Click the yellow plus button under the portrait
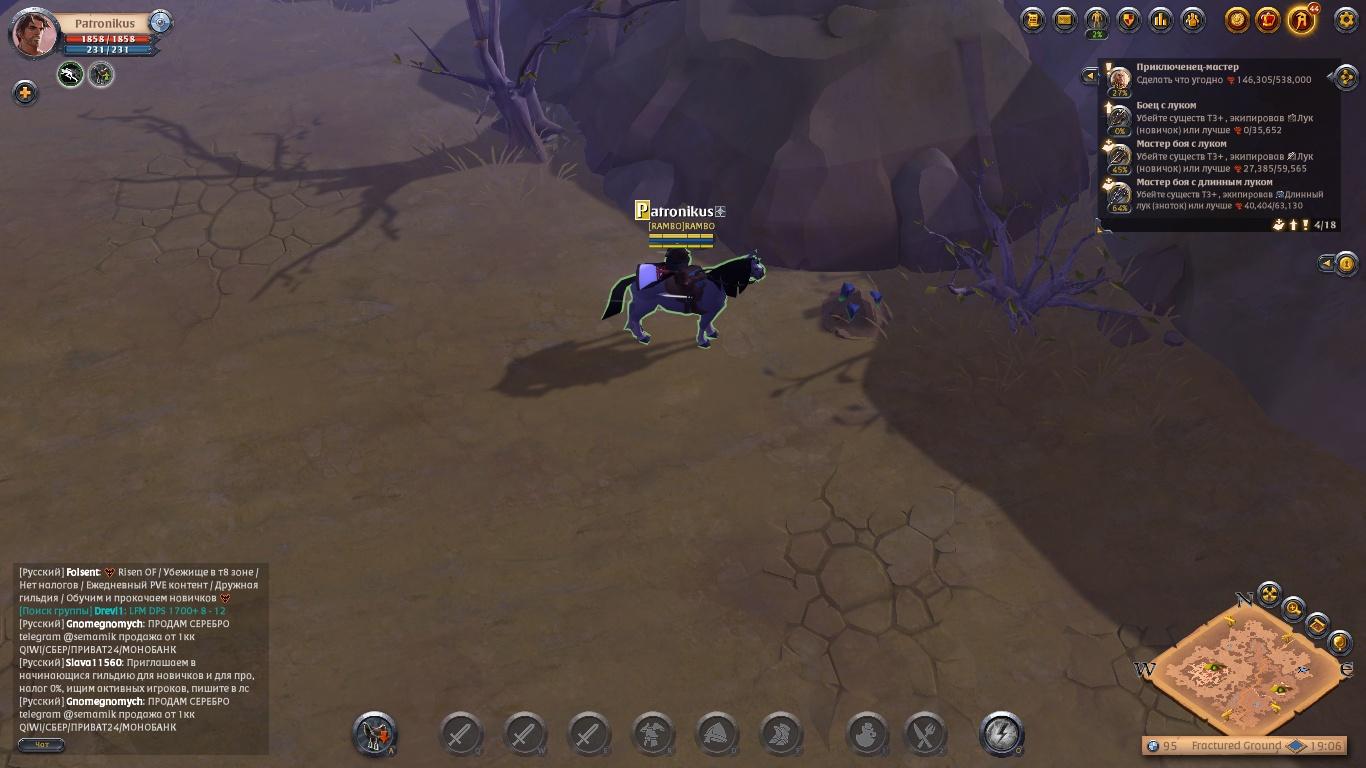Image resolution: width=1366 pixels, height=768 pixels. pyautogui.click(x=24, y=93)
